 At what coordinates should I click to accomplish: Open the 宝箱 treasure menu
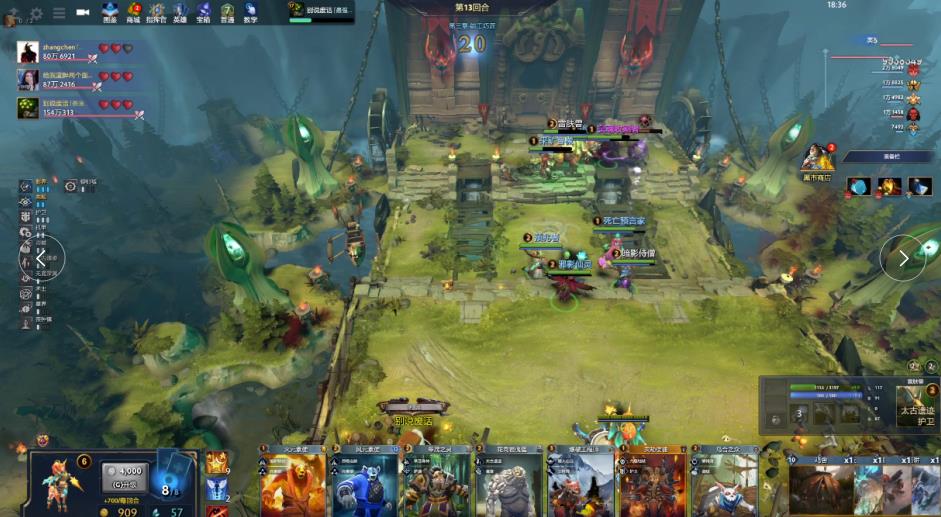203,12
